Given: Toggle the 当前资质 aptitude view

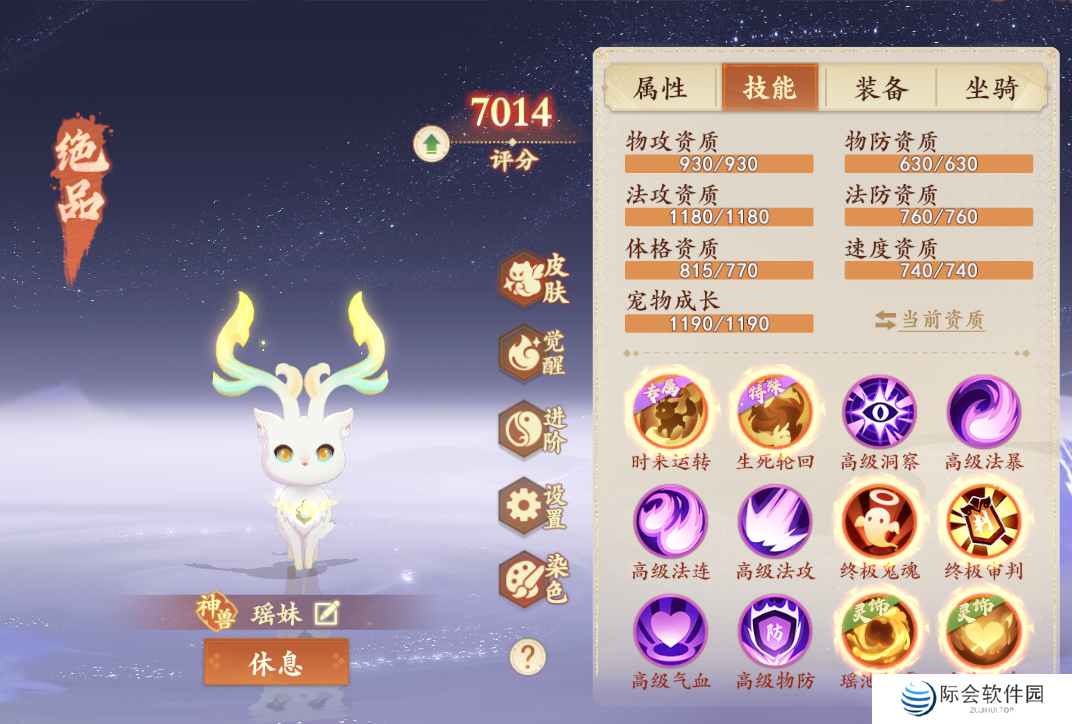Looking at the screenshot, I should [930, 320].
